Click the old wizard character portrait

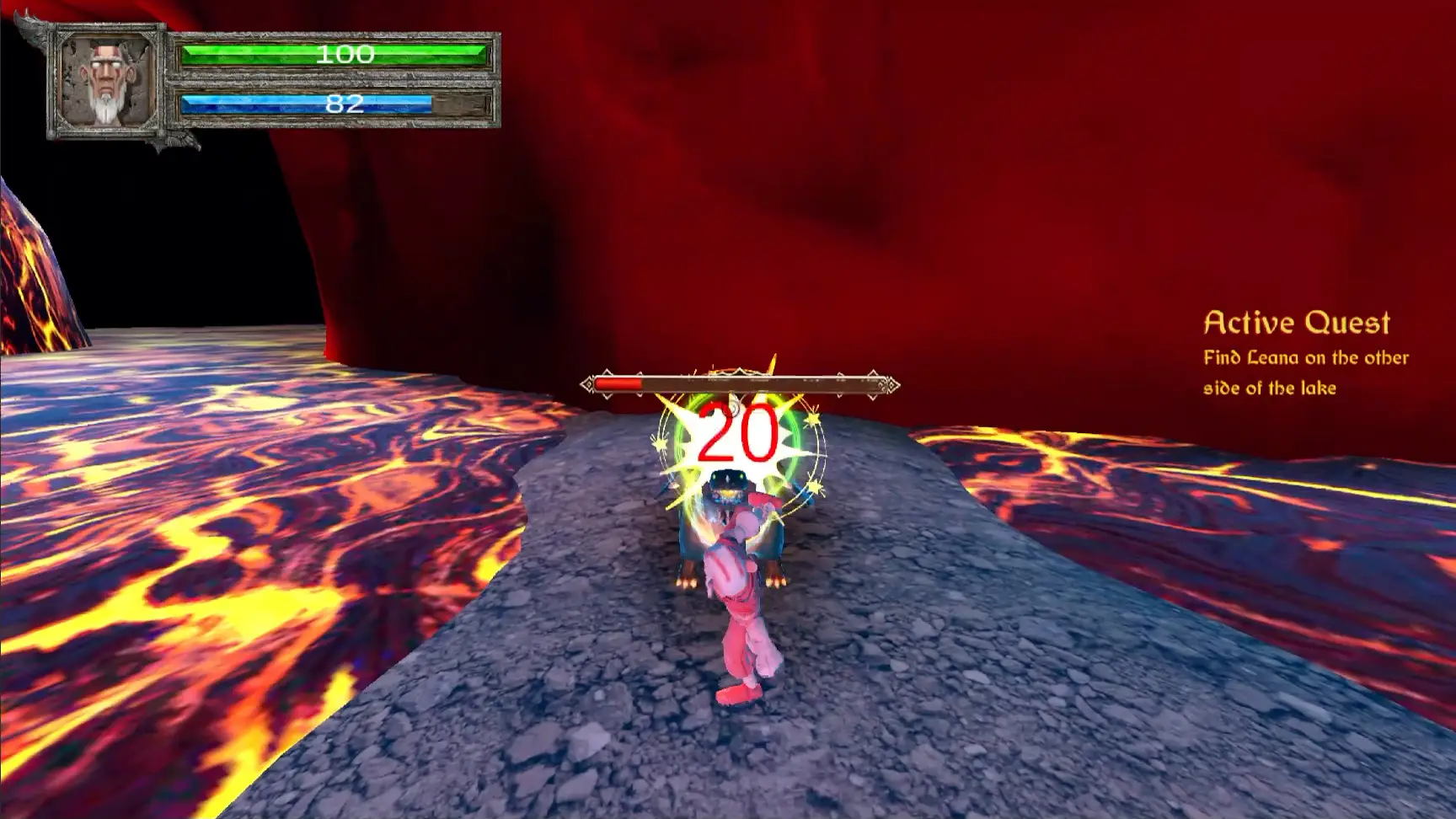(106, 82)
